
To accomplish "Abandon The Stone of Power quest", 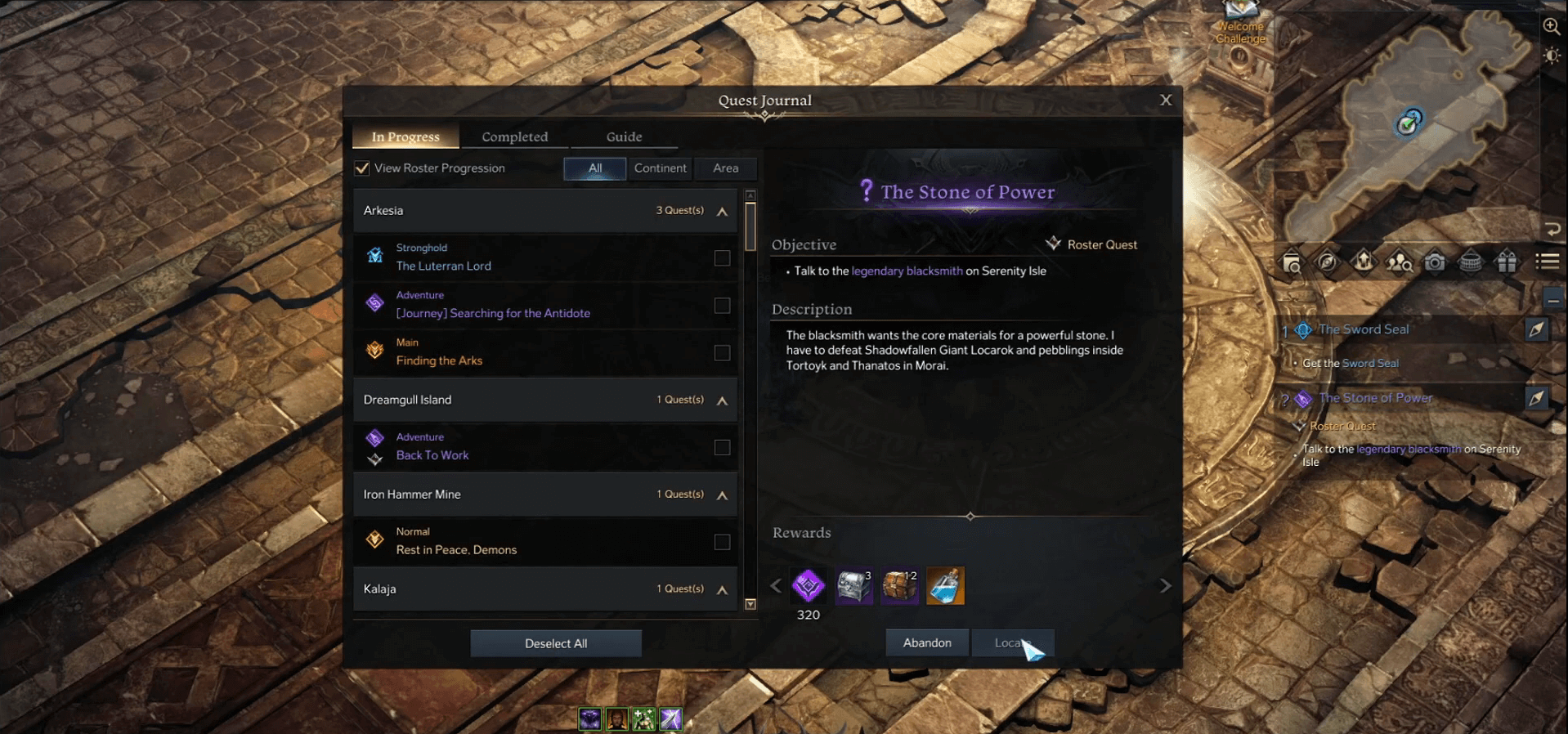I will coord(927,643).
